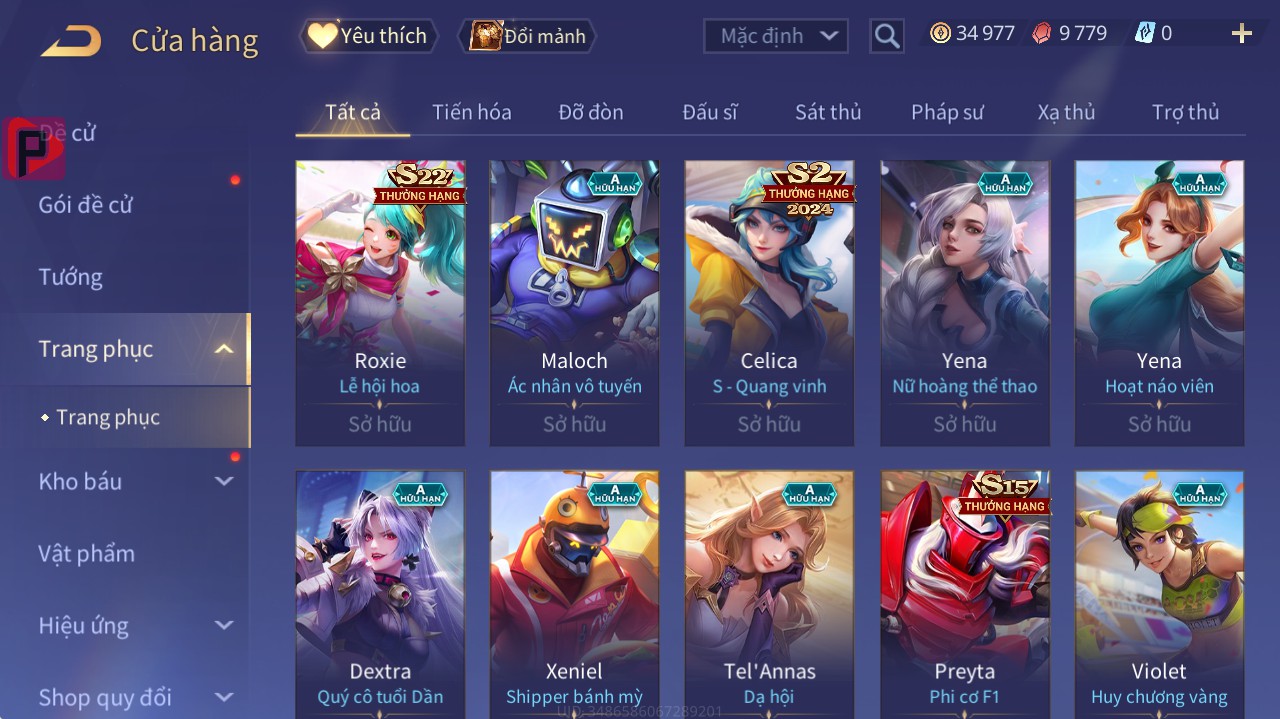
Task: Open the Vật phẩm section
Action: pyautogui.click(x=86, y=553)
